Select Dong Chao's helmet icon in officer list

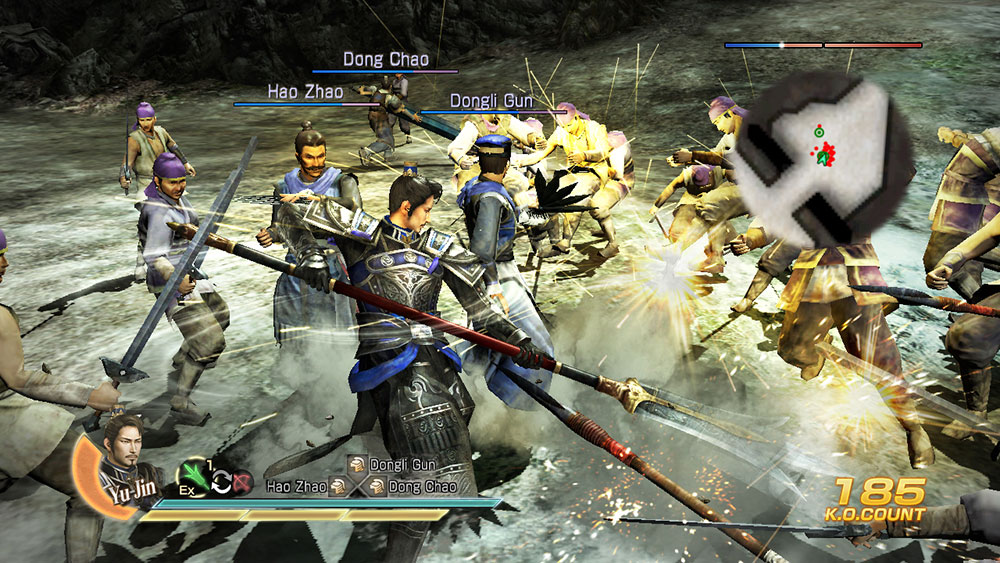[x=377, y=486]
